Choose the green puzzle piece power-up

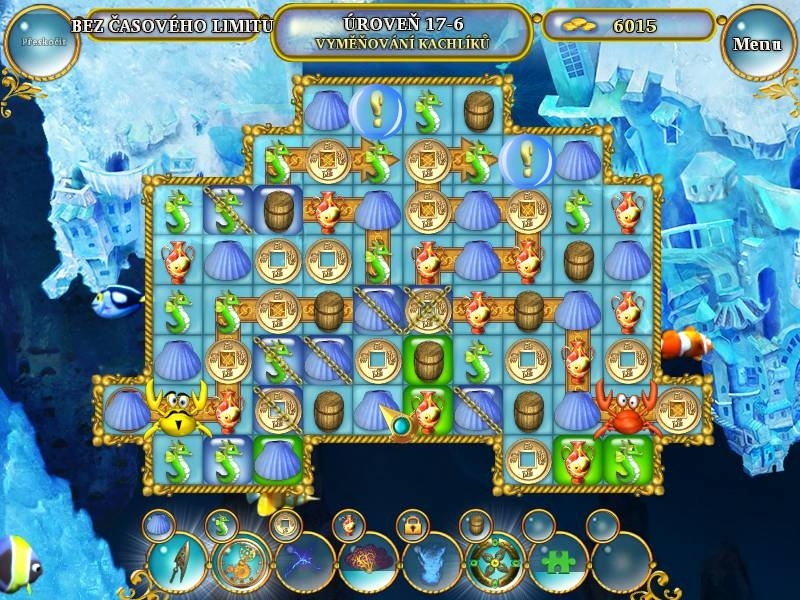coord(557,562)
